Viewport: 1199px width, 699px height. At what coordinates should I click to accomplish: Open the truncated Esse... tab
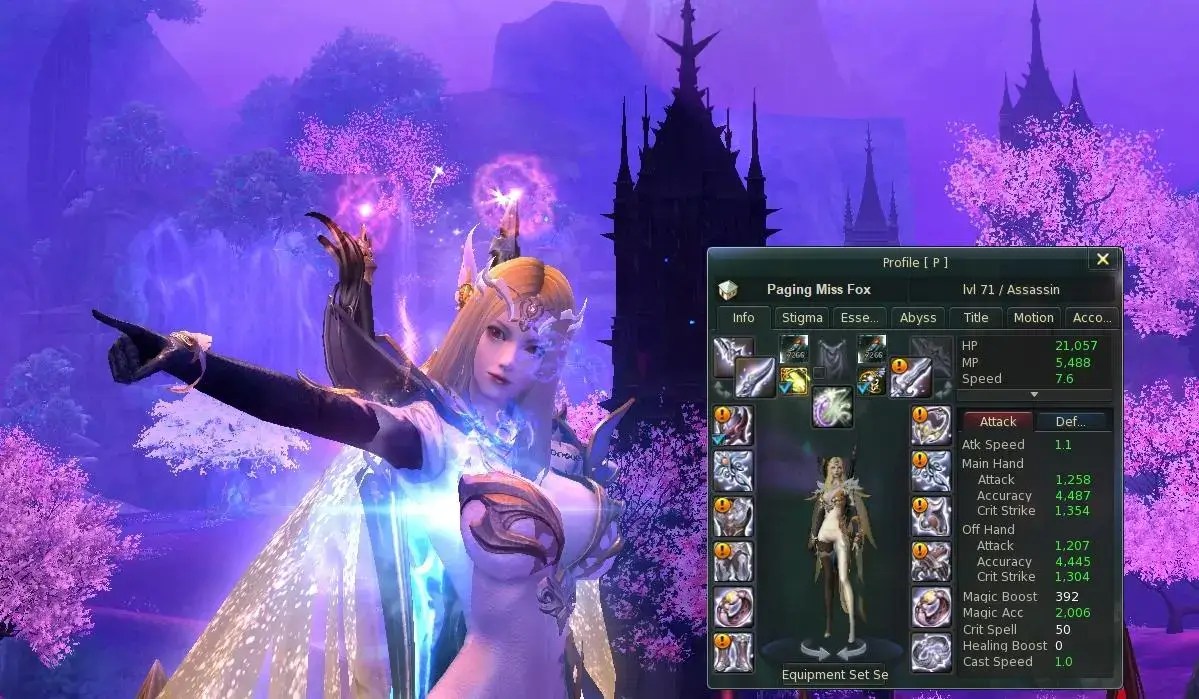pyautogui.click(x=860, y=318)
